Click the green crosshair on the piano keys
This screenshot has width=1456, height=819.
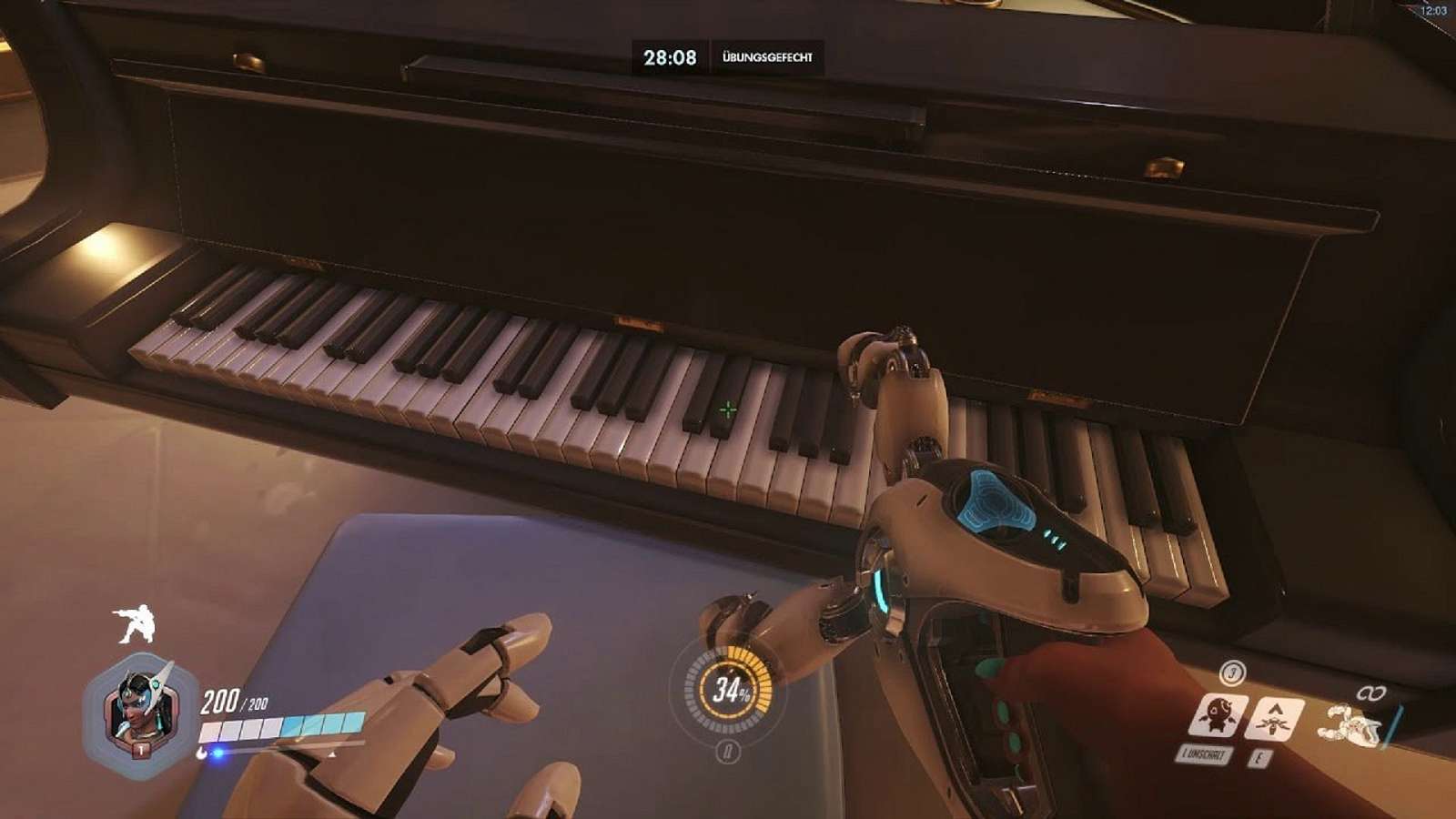click(x=727, y=409)
